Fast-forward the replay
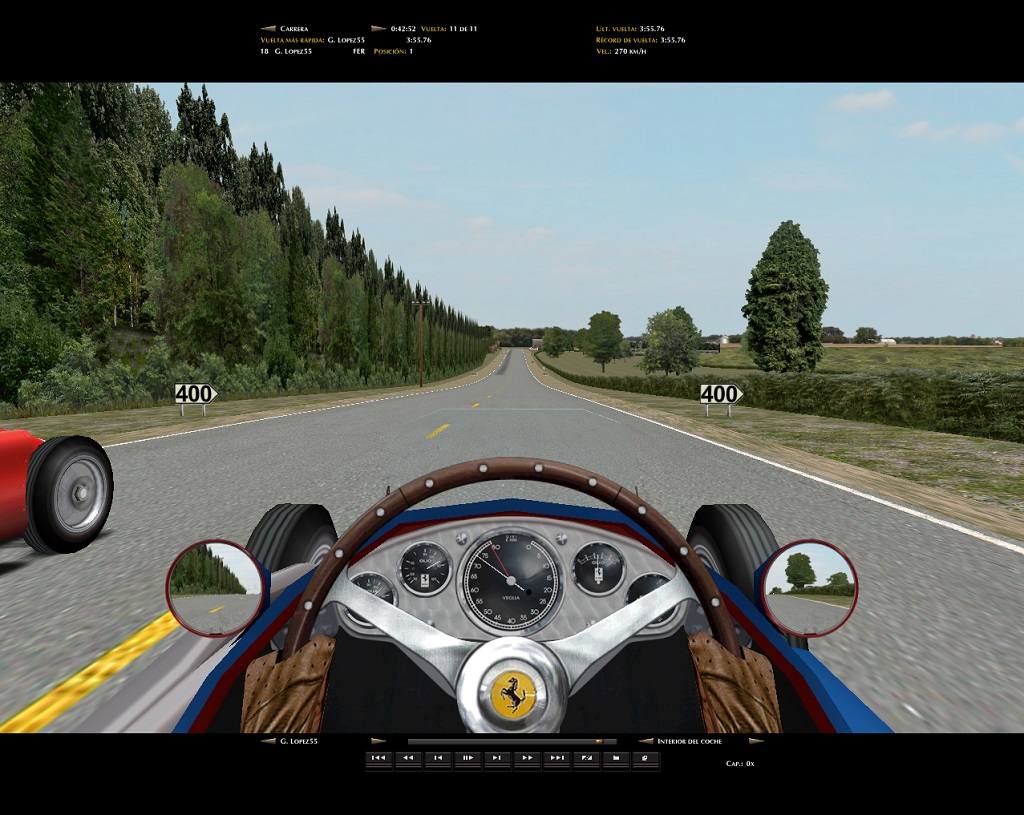Image resolution: width=1024 pixels, height=815 pixels. pyautogui.click(x=527, y=759)
